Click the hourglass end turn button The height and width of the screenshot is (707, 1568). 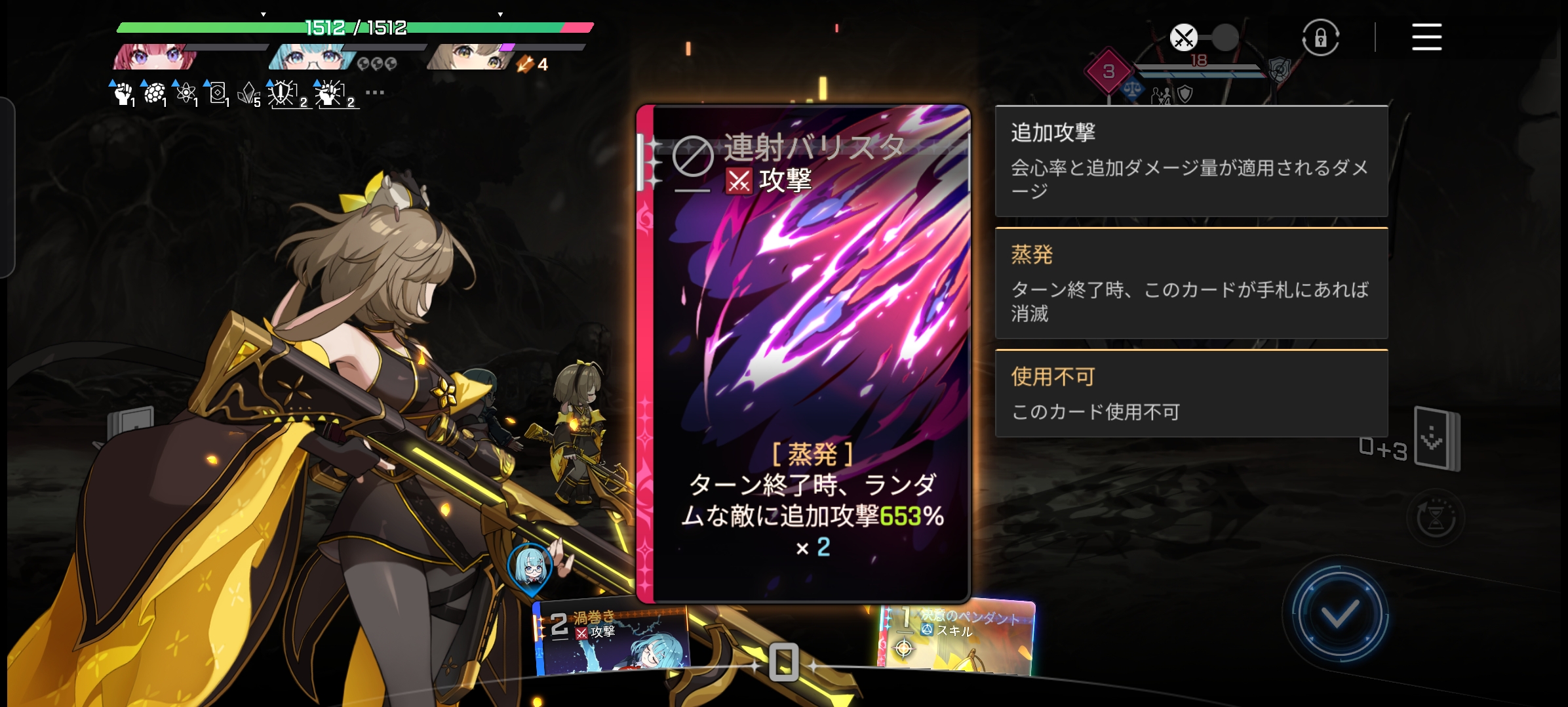click(1436, 518)
